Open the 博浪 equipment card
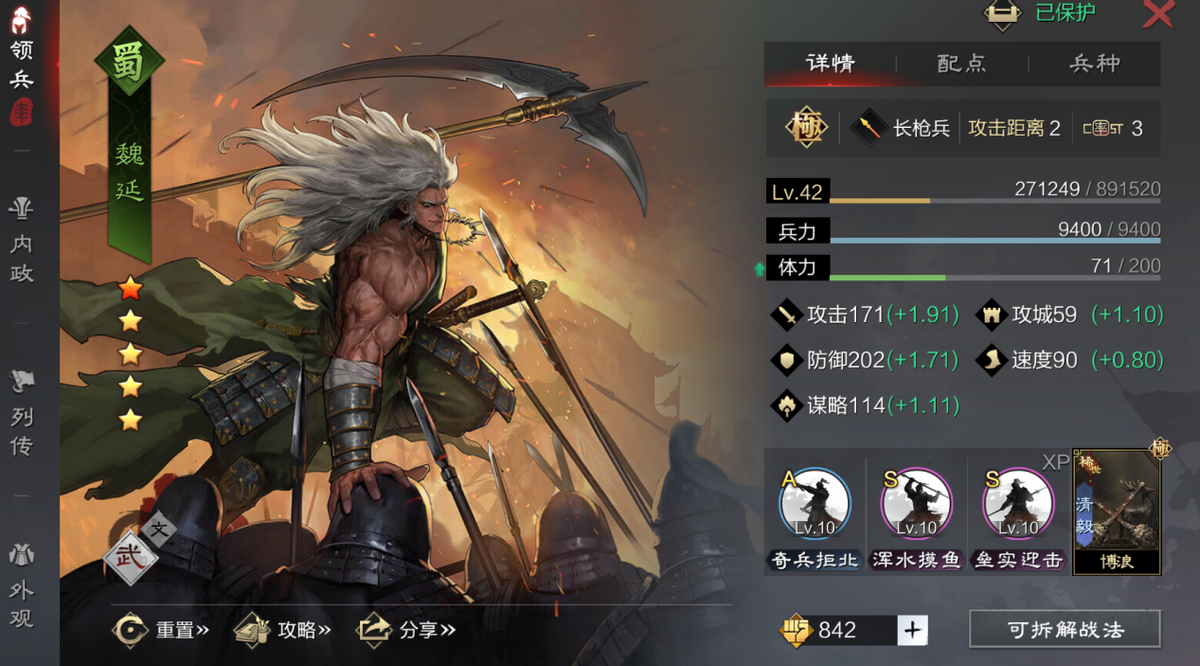1200x666 pixels. click(1116, 512)
